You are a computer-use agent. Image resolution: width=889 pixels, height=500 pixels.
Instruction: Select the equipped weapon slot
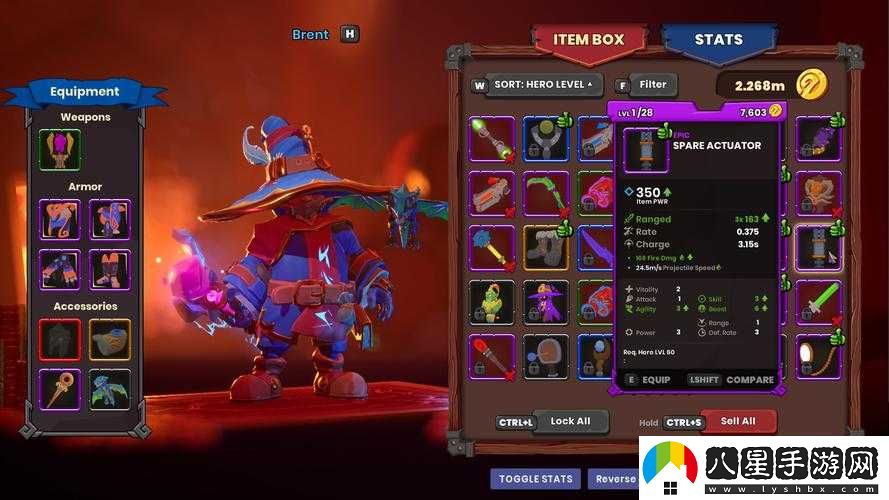[59, 149]
